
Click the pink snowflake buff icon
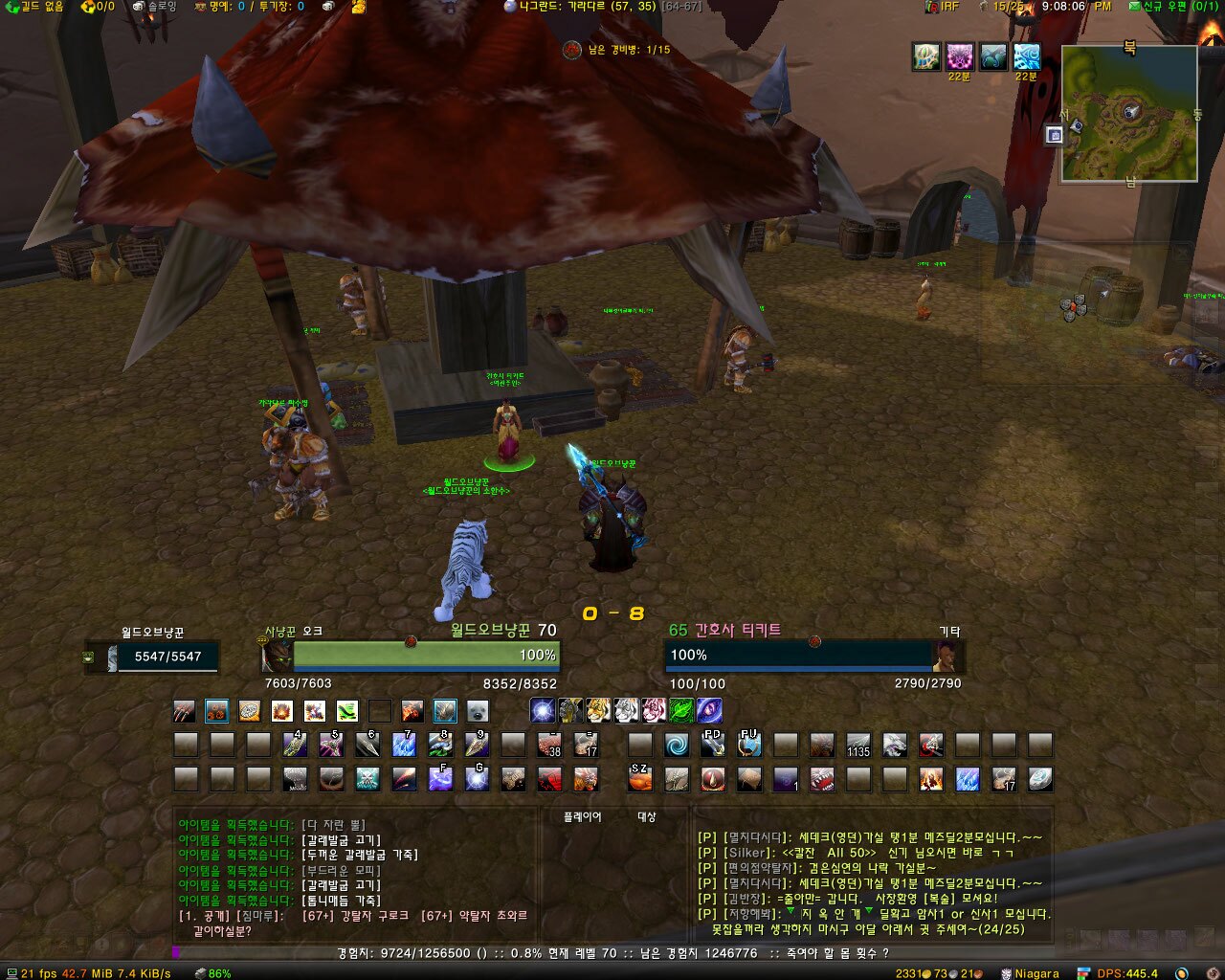coord(959,56)
